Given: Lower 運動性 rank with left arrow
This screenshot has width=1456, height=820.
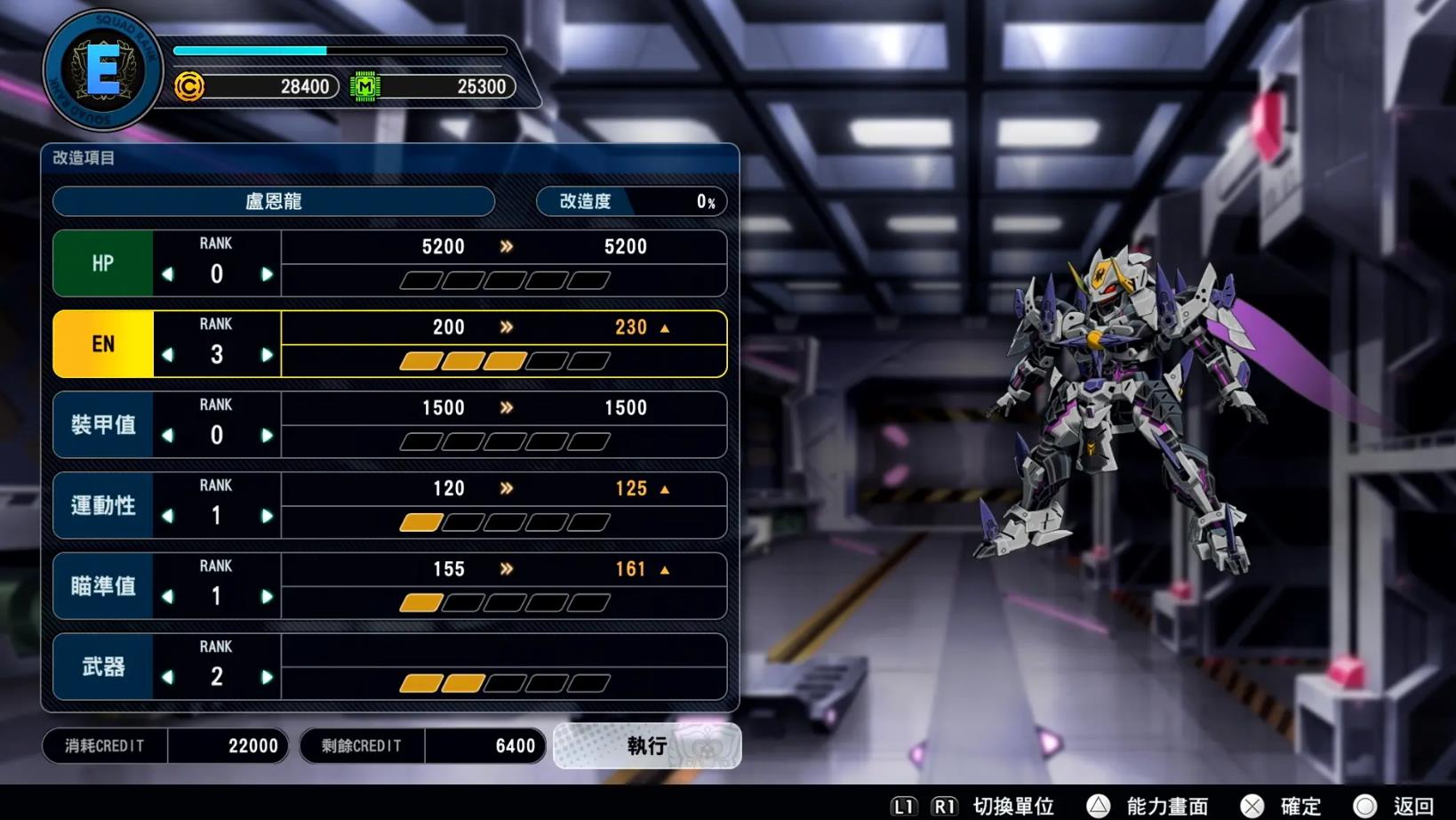Looking at the screenshot, I should (168, 517).
